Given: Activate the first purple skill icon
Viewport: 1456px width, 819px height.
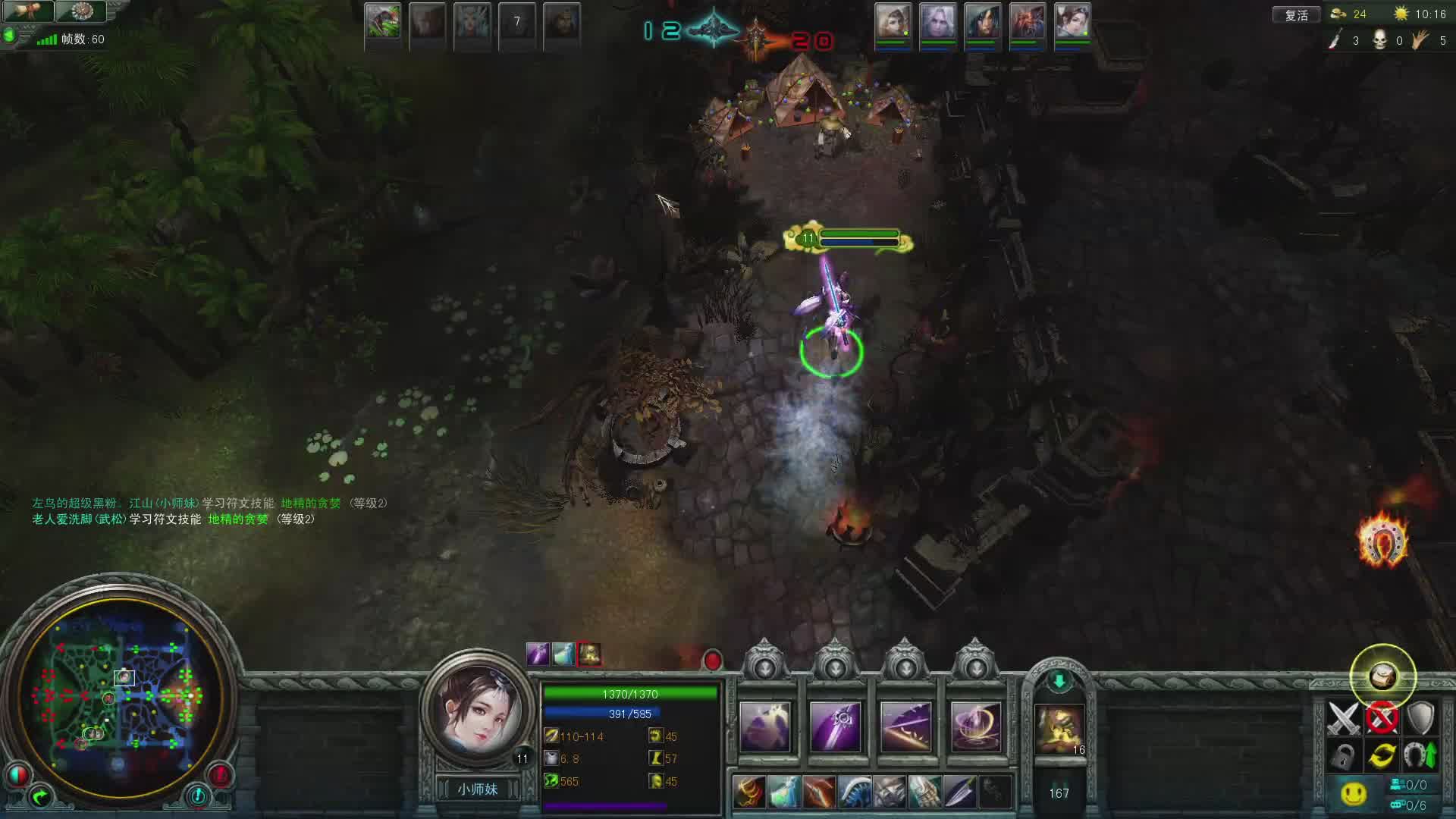Looking at the screenshot, I should pyautogui.click(x=764, y=727).
